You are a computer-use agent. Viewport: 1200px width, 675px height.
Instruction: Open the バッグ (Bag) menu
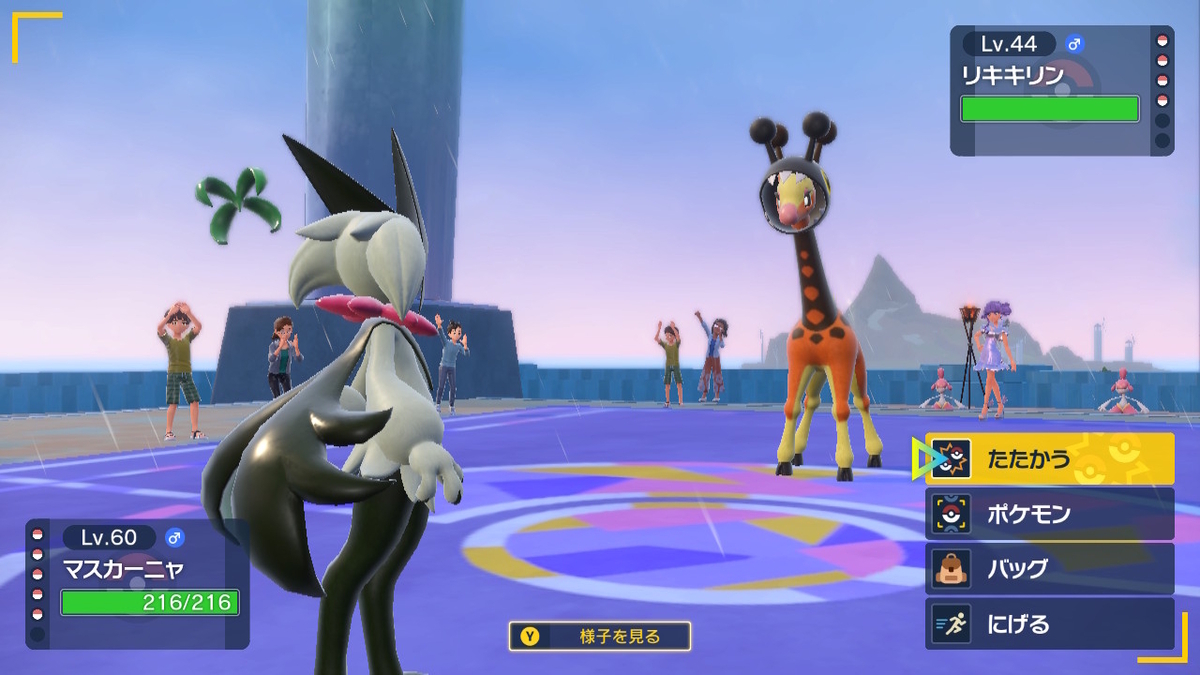1049,569
